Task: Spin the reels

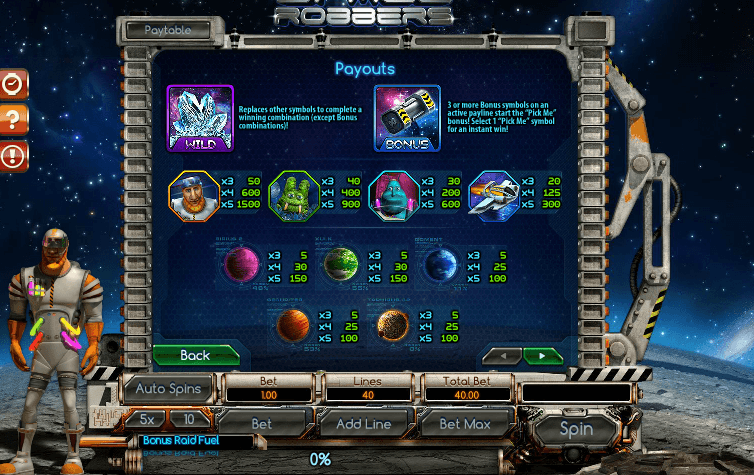Action: pyautogui.click(x=576, y=429)
